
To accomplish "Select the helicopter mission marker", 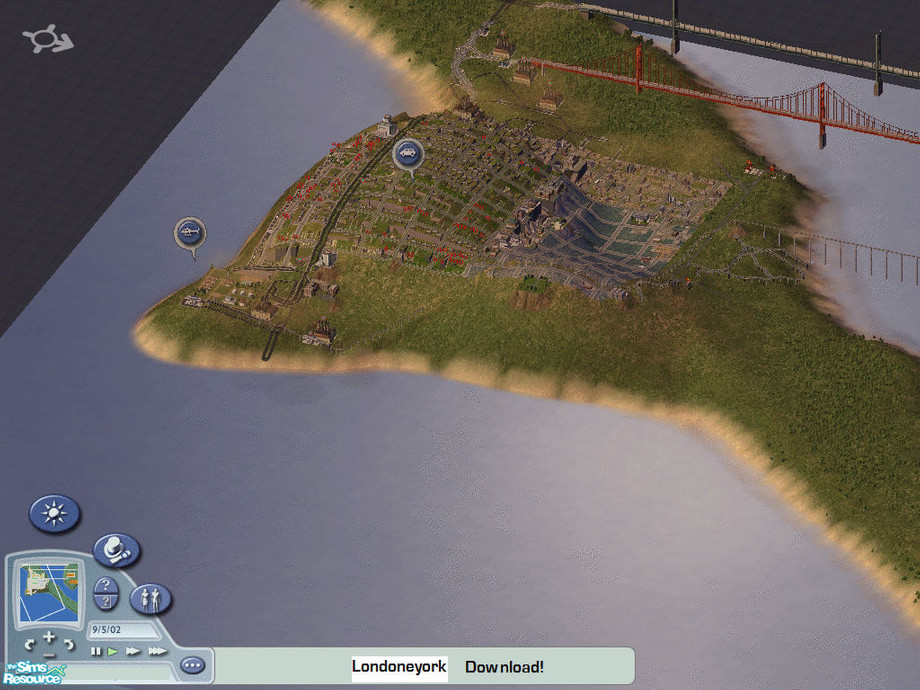I will pyautogui.click(x=190, y=233).
